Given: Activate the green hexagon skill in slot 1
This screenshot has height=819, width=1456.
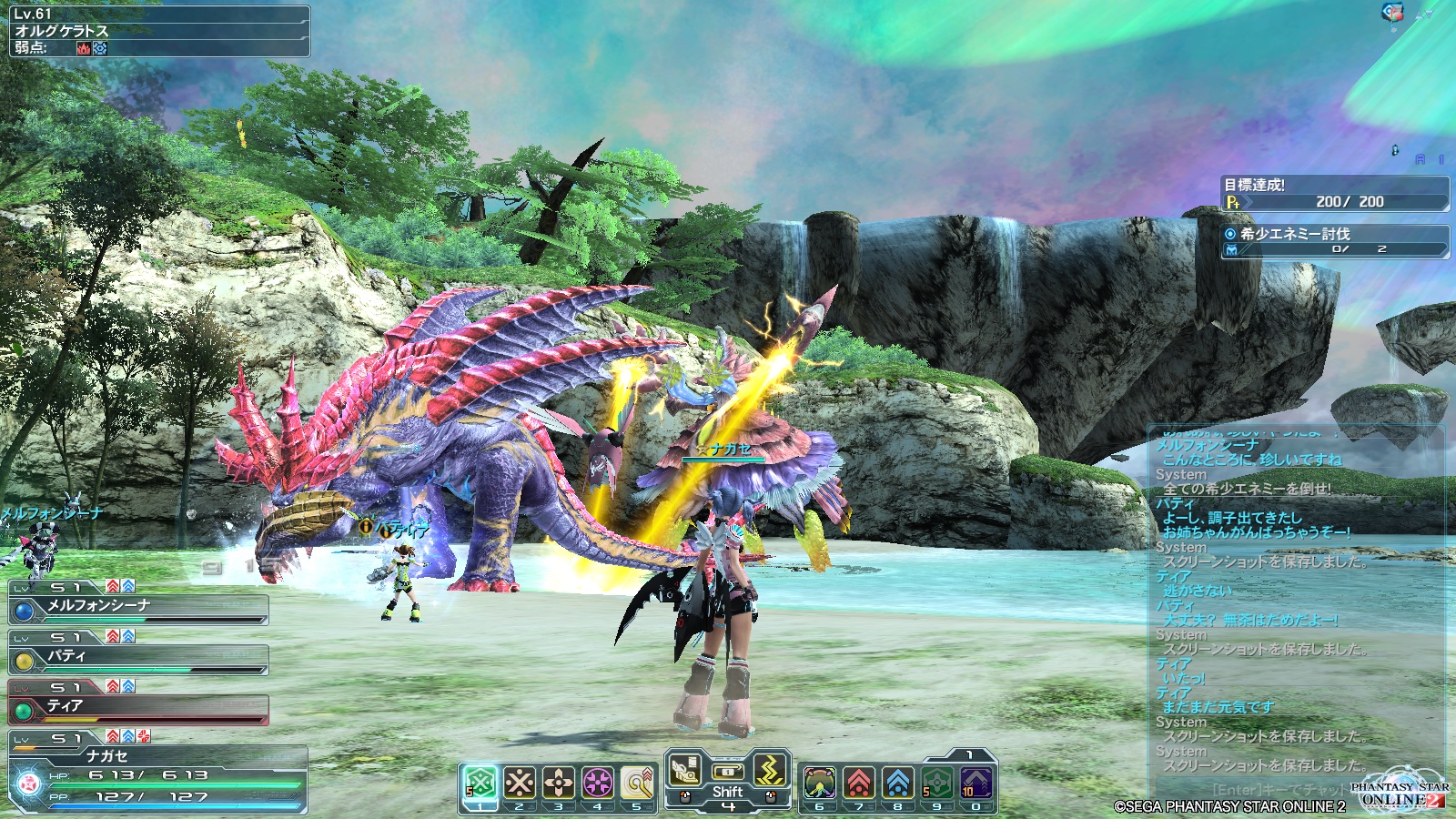Looking at the screenshot, I should 480,782.
